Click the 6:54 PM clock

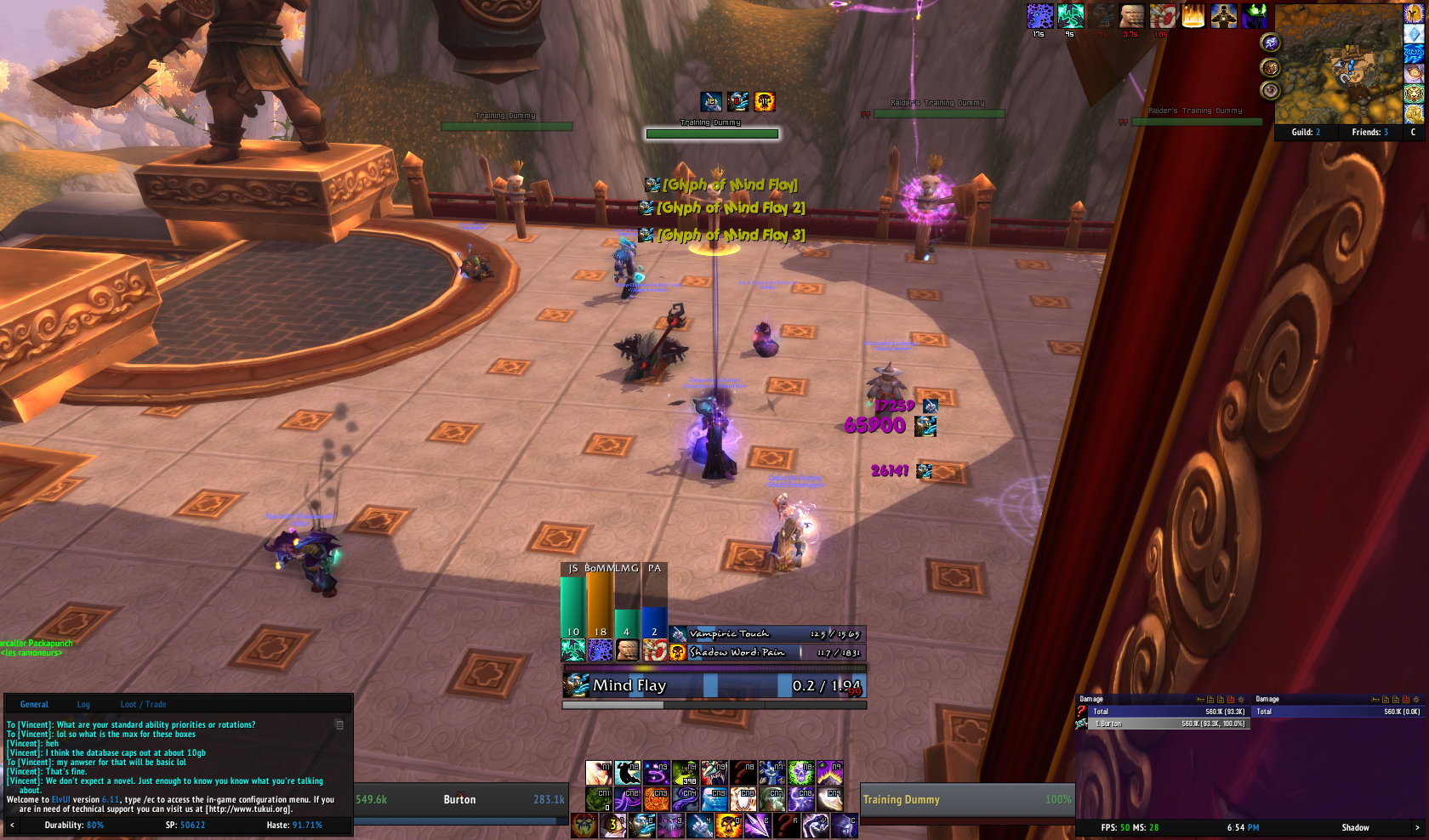pyautogui.click(x=1243, y=827)
